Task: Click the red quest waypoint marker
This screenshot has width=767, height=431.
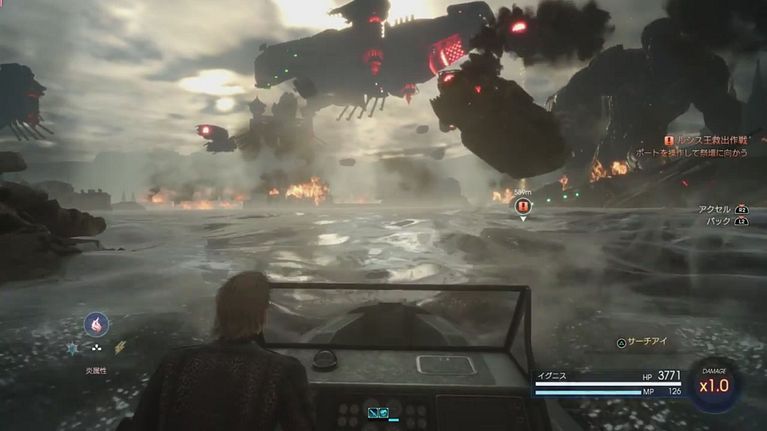Action: click(x=522, y=206)
